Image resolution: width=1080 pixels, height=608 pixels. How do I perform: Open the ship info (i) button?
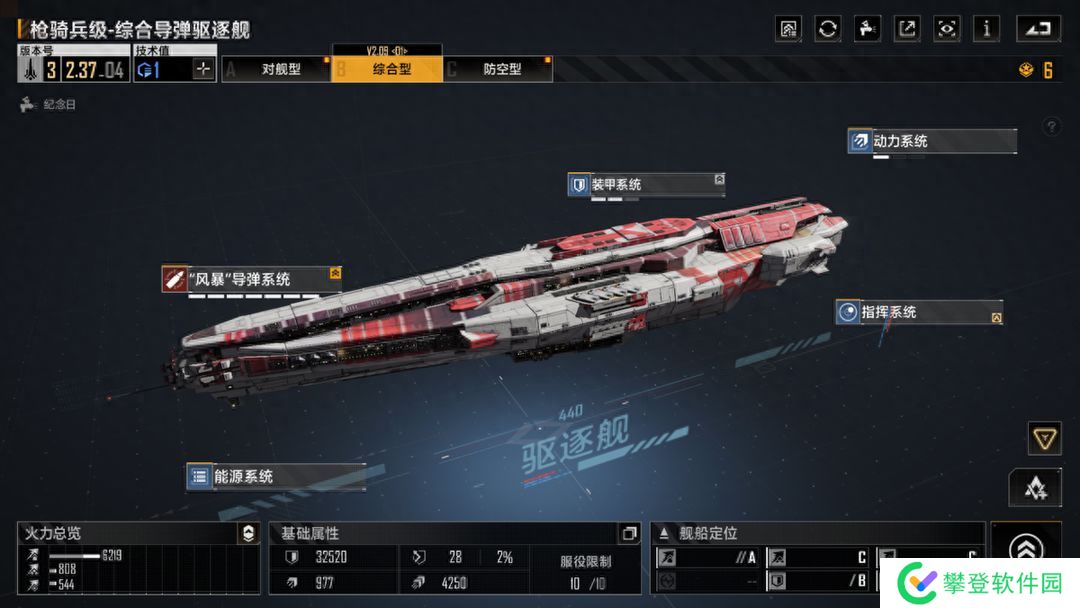(986, 28)
